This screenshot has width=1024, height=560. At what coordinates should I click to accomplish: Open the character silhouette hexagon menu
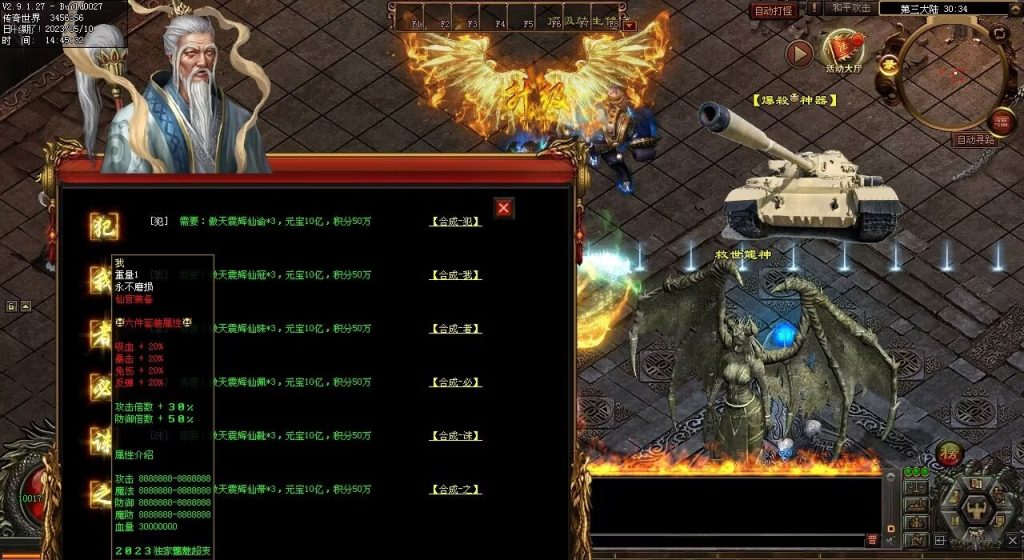[x=977, y=508]
